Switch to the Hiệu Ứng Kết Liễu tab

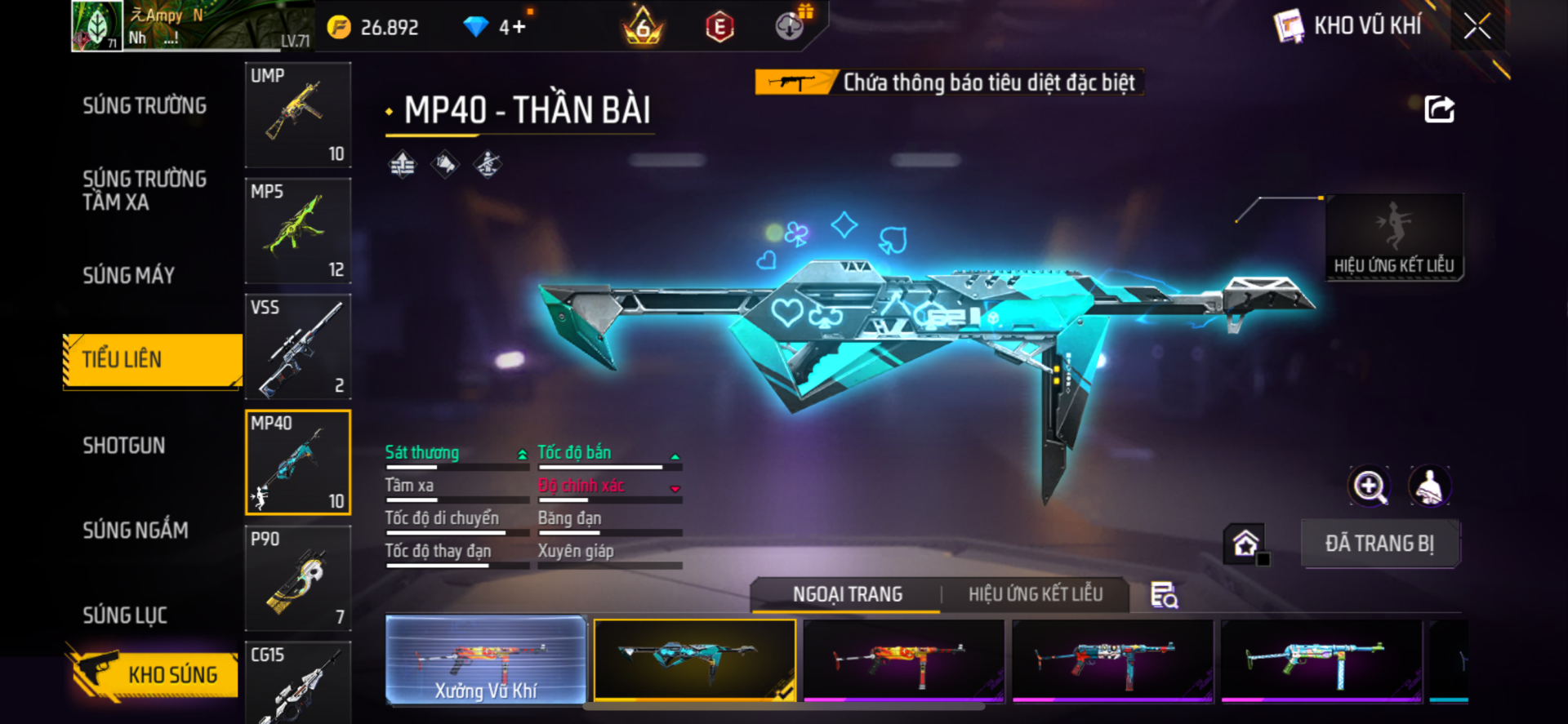pos(1036,595)
